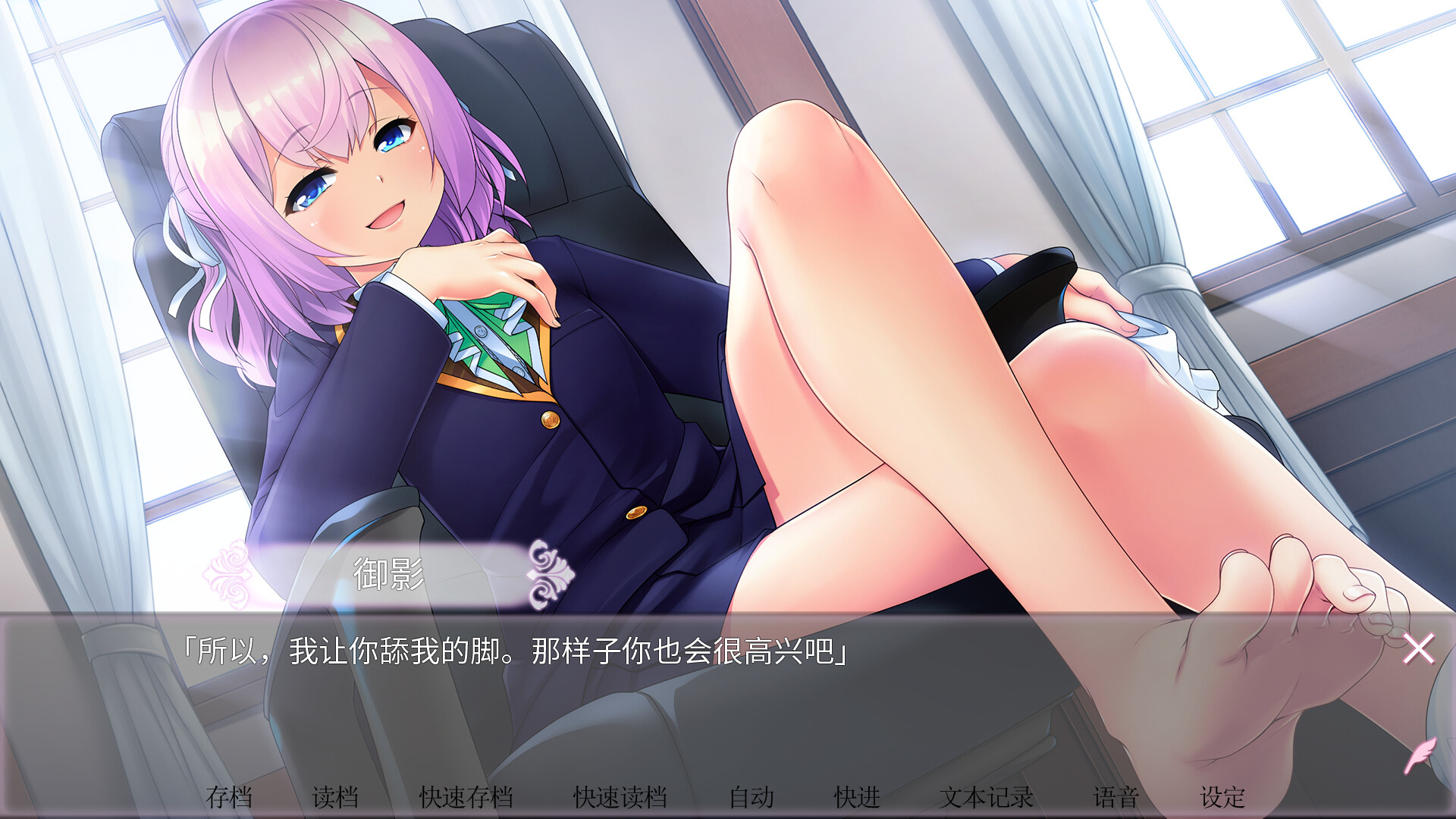
Task: Open the 读档 load screen
Action: click(x=336, y=797)
